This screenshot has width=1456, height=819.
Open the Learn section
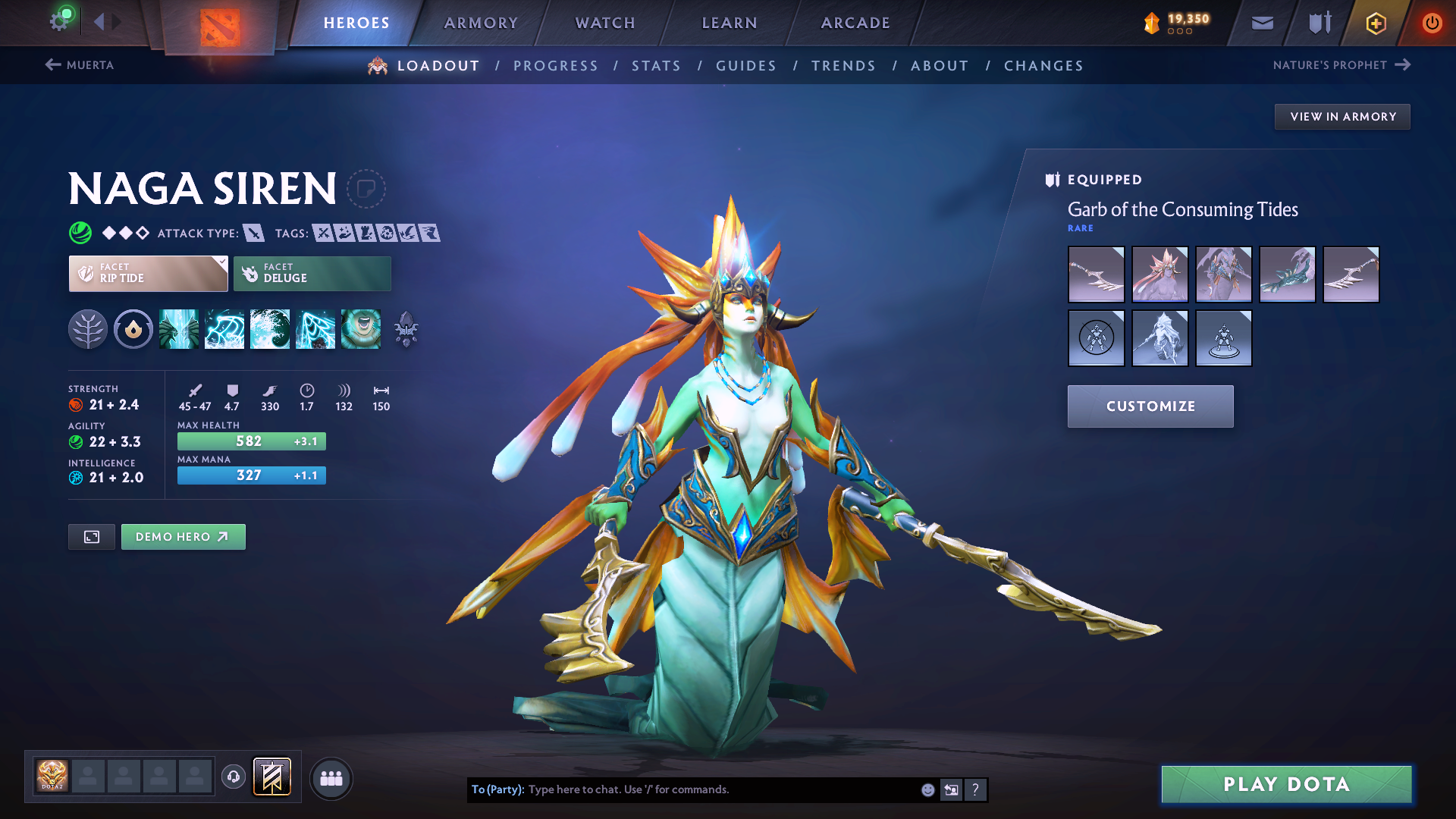coord(730,23)
